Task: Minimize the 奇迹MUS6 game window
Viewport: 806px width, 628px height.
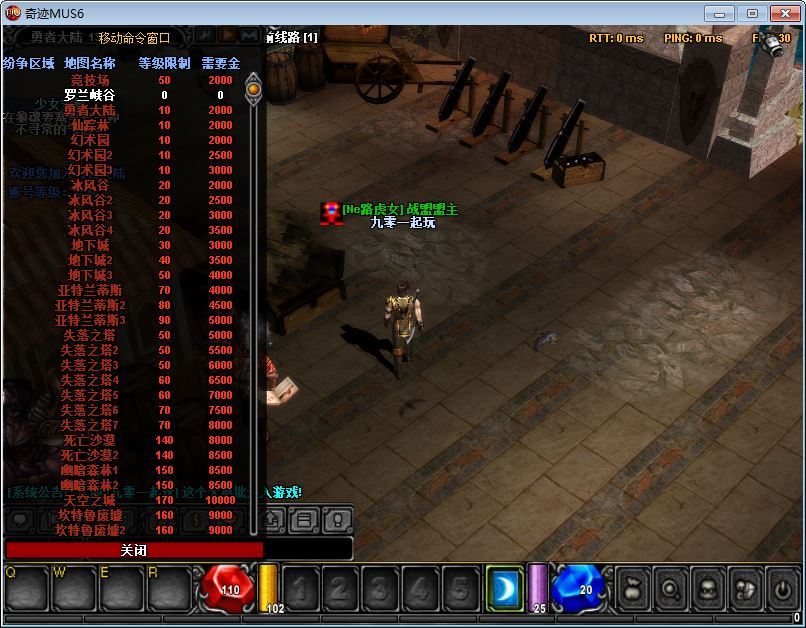Action: [720, 13]
